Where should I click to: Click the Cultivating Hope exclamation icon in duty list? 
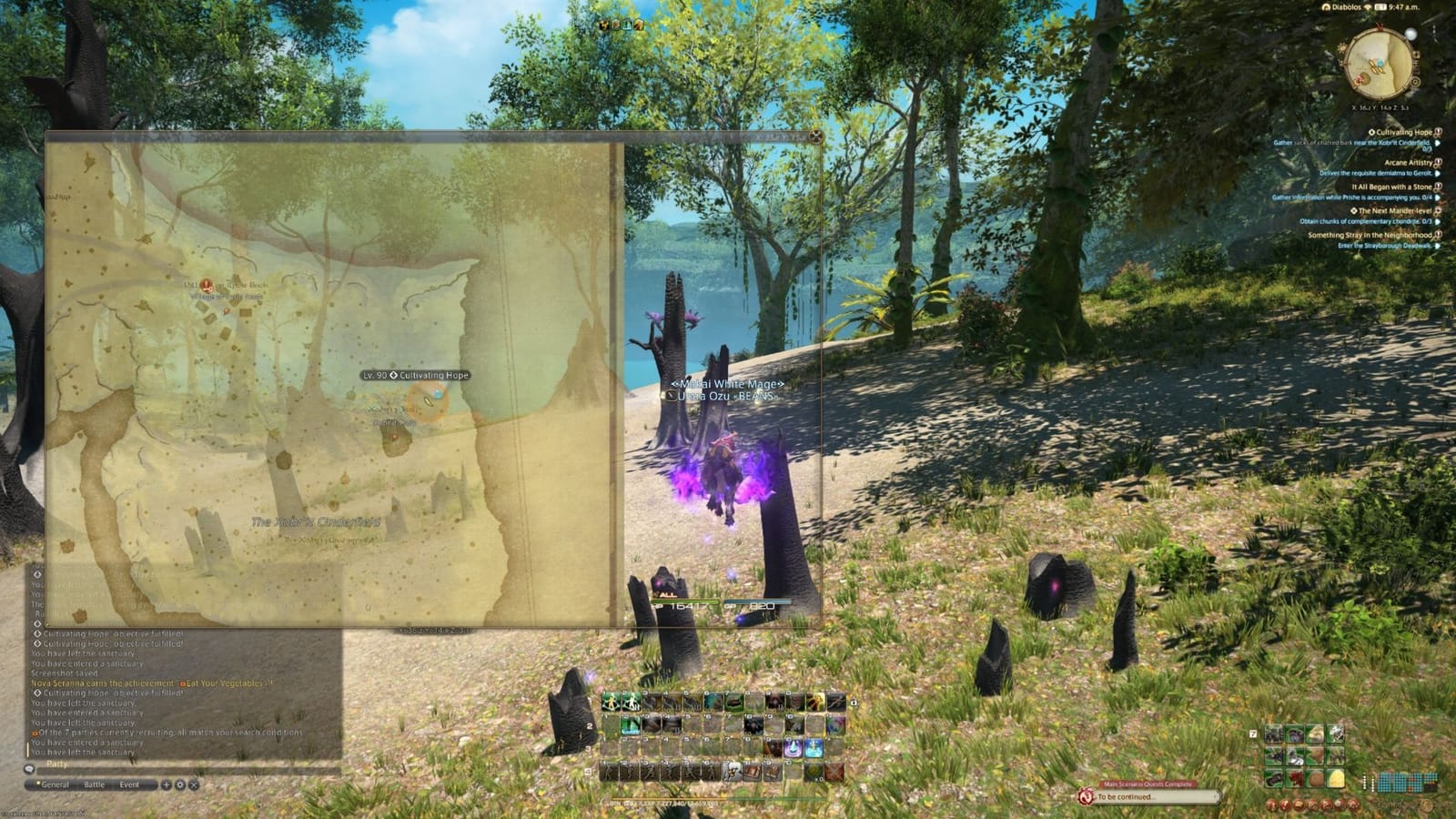tap(1436, 130)
